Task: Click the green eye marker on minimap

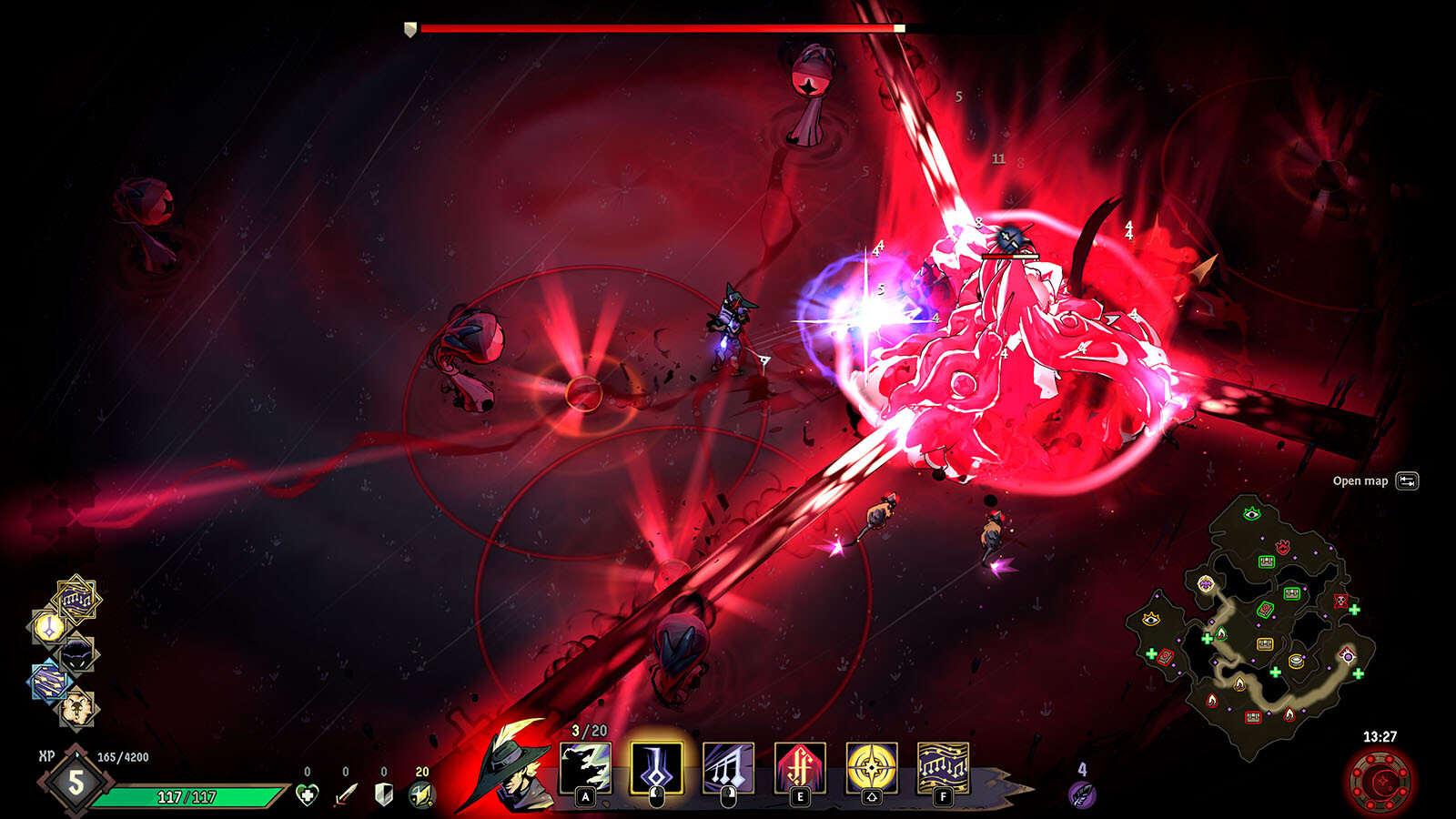Action: (x=1251, y=514)
